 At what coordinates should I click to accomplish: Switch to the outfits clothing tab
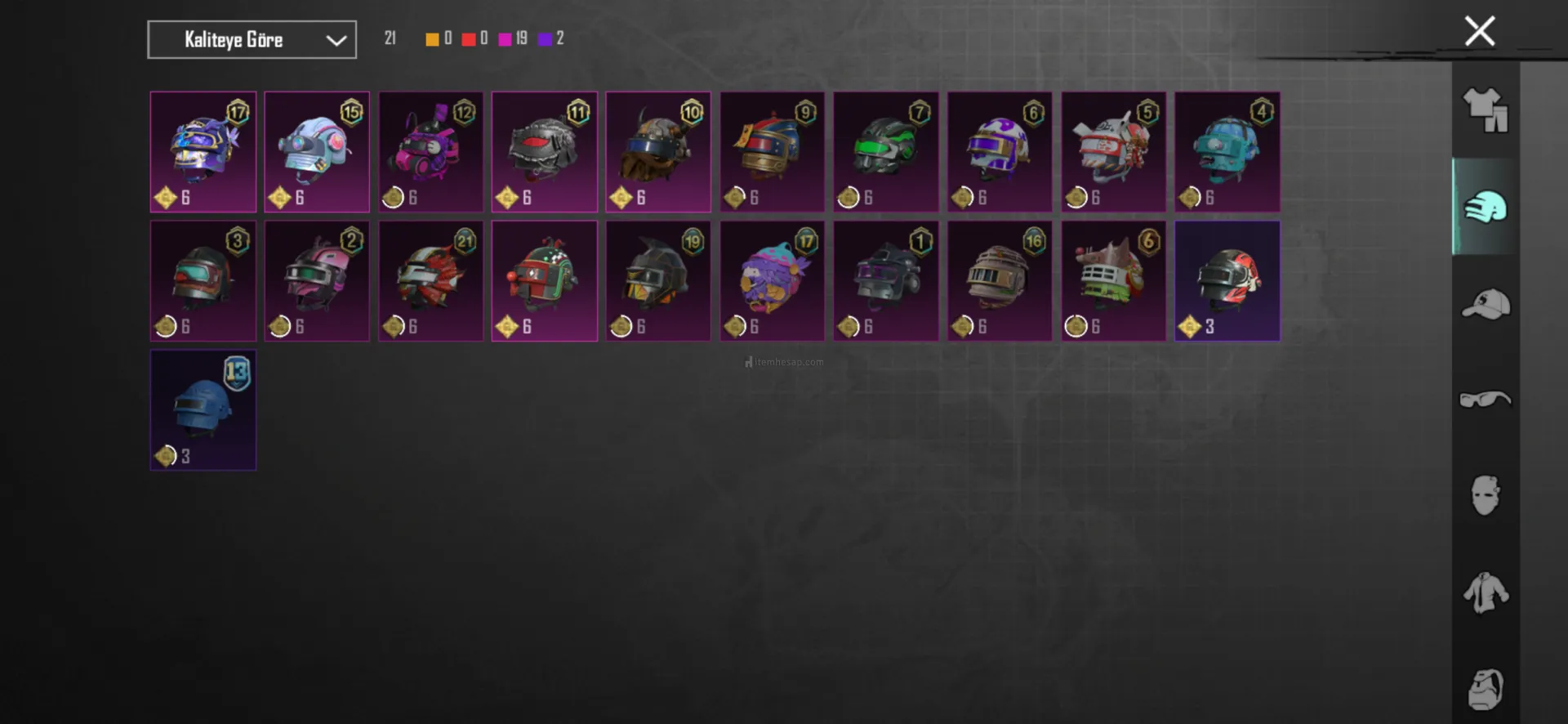click(1486, 109)
